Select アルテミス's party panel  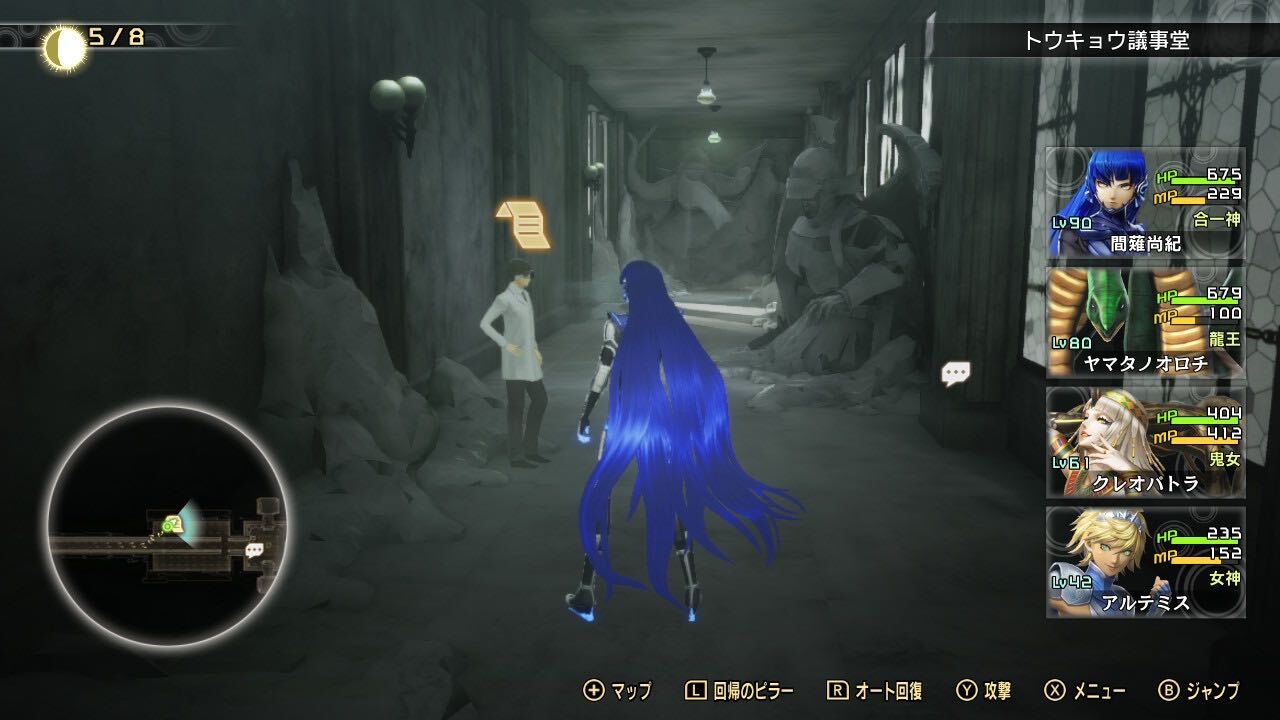tap(1145, 563)
